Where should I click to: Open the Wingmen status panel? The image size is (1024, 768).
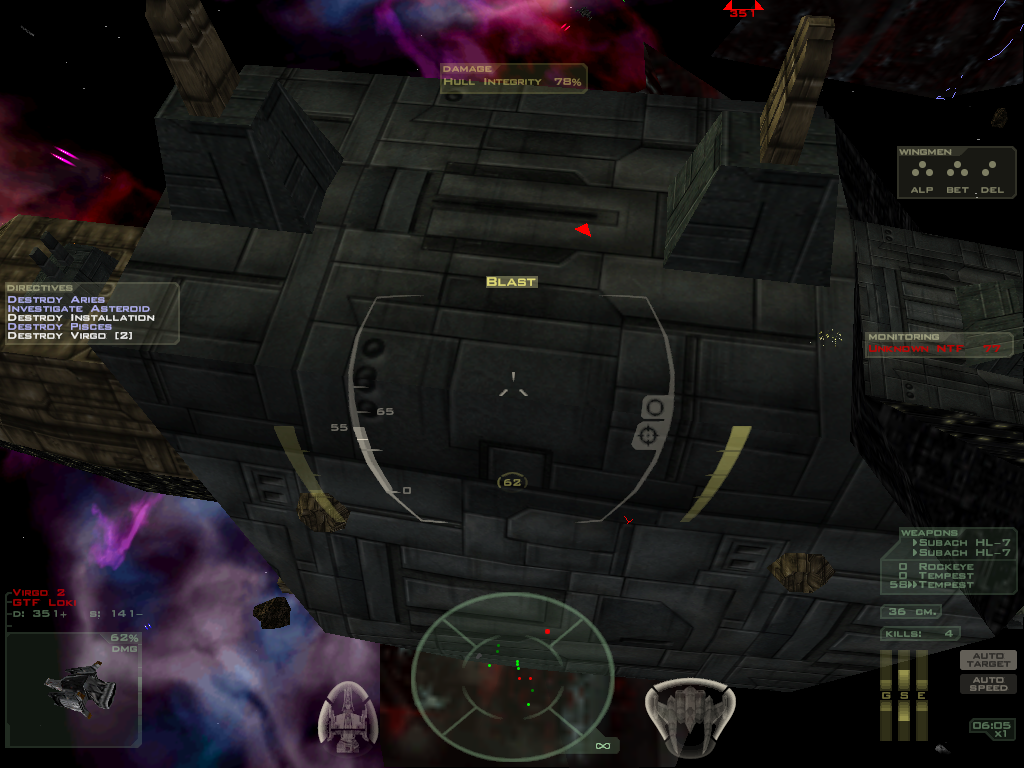pos(956,172)
